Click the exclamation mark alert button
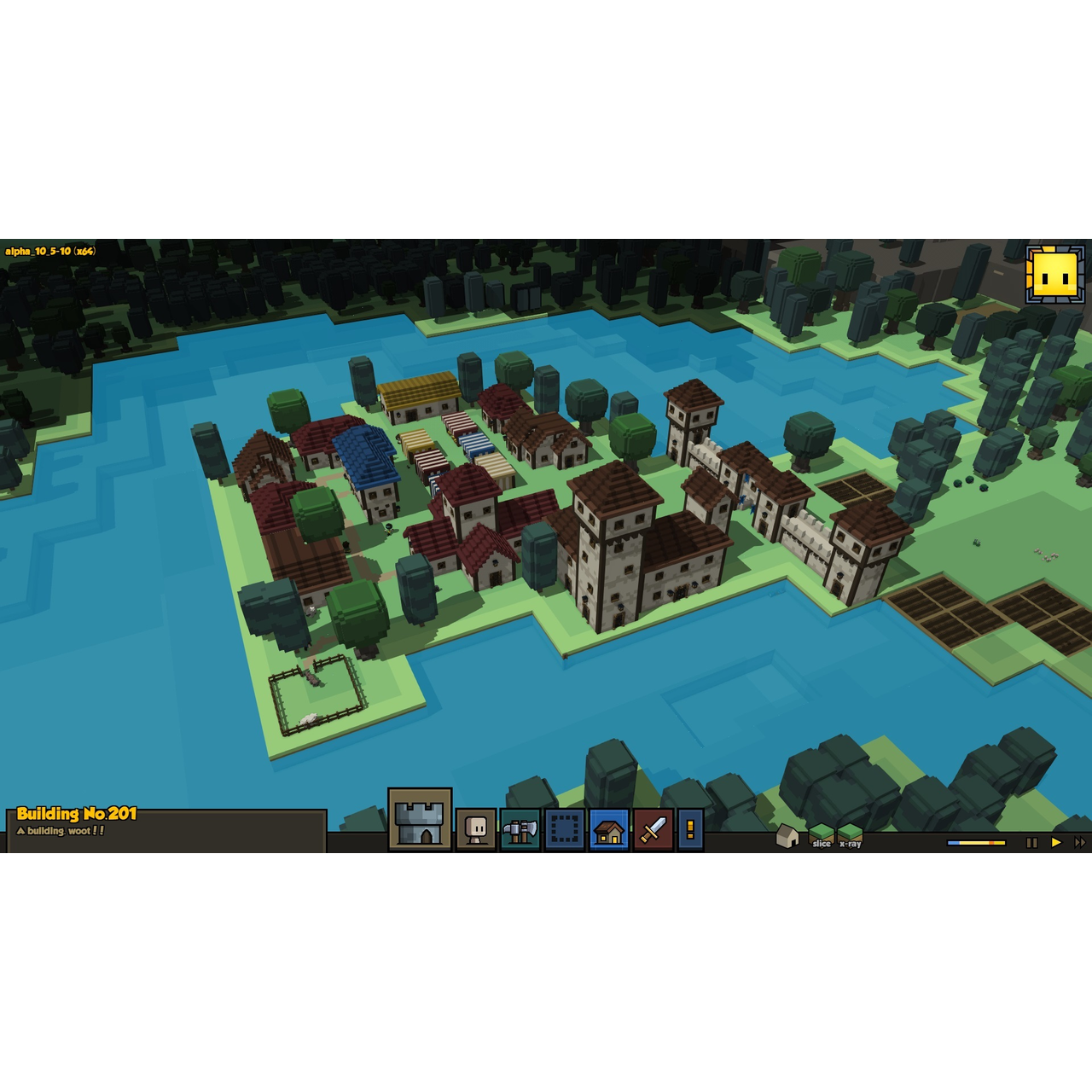The width and height of the screenshot is (1092, 1092). coord(690,829)
